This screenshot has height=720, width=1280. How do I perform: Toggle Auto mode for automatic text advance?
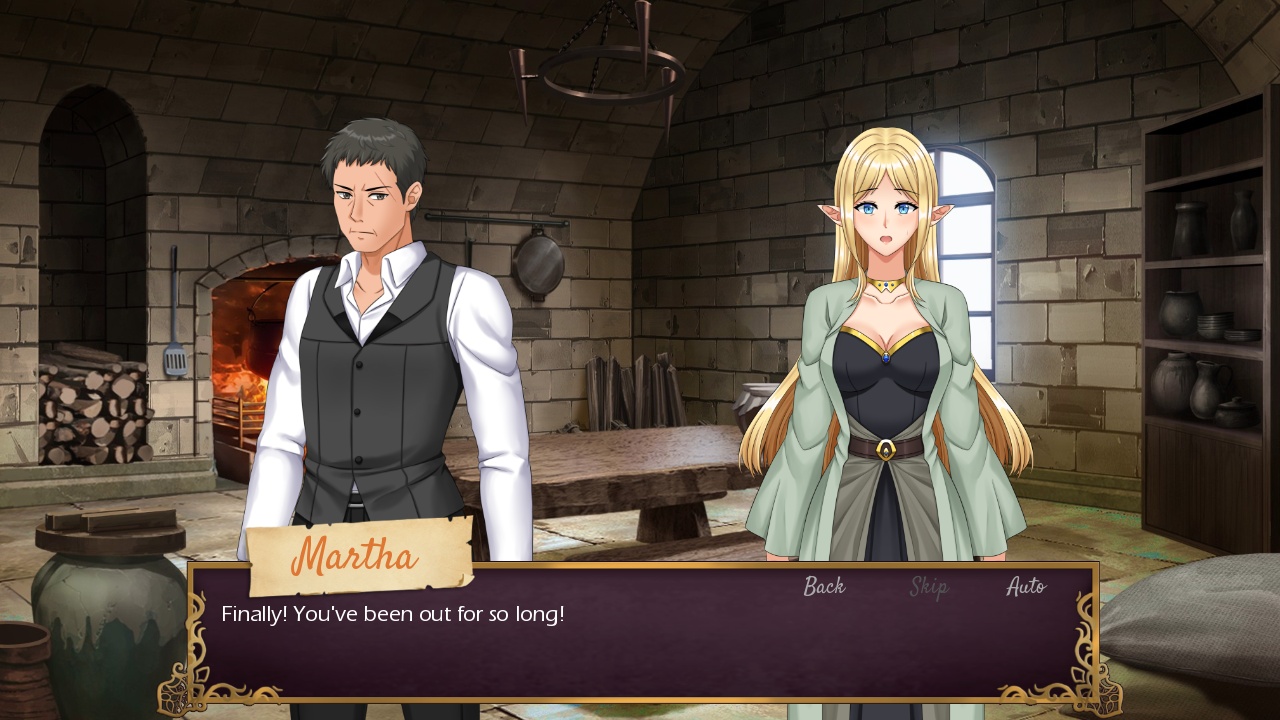tap(1025, 586)
